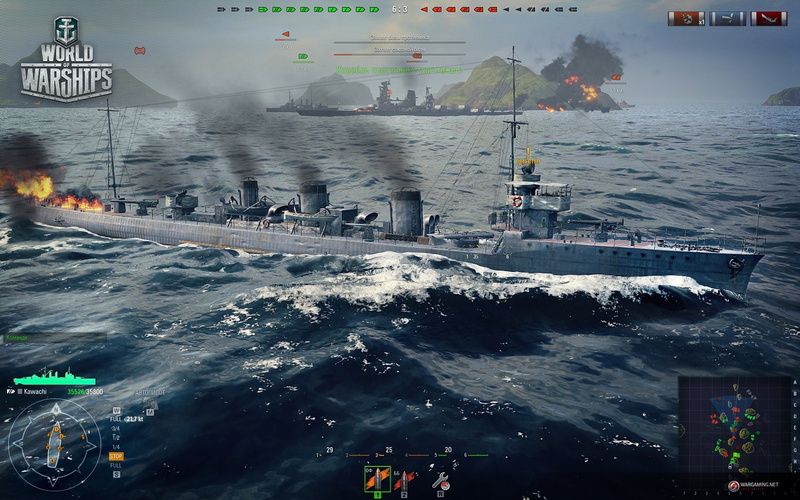Activate the Damage Control Party wrench consumable

(x=439, y=481)
